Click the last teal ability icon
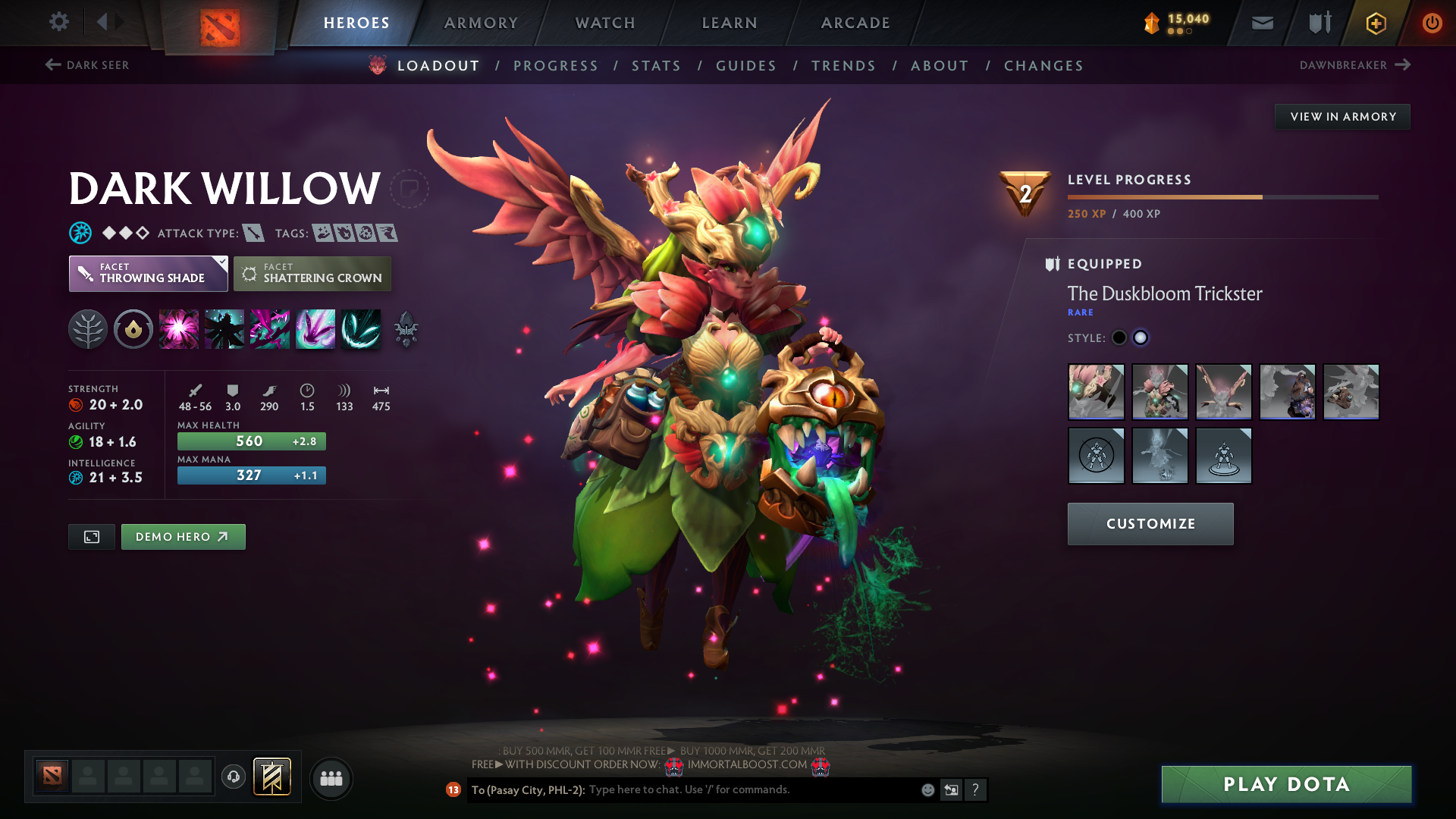Viewport: 1456px width, 819px height. [361, 328]
